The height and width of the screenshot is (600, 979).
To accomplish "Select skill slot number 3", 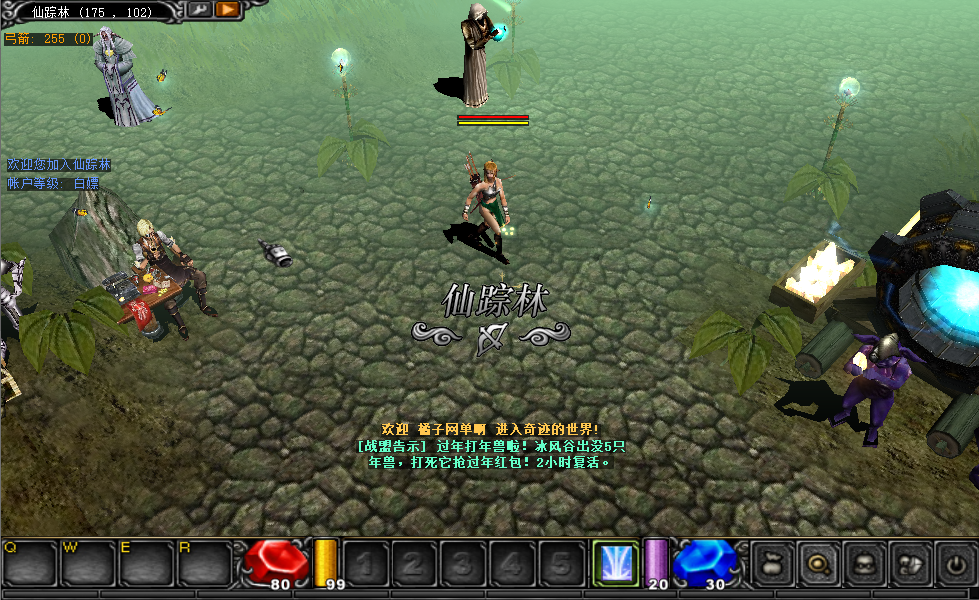I will point(462,564).
